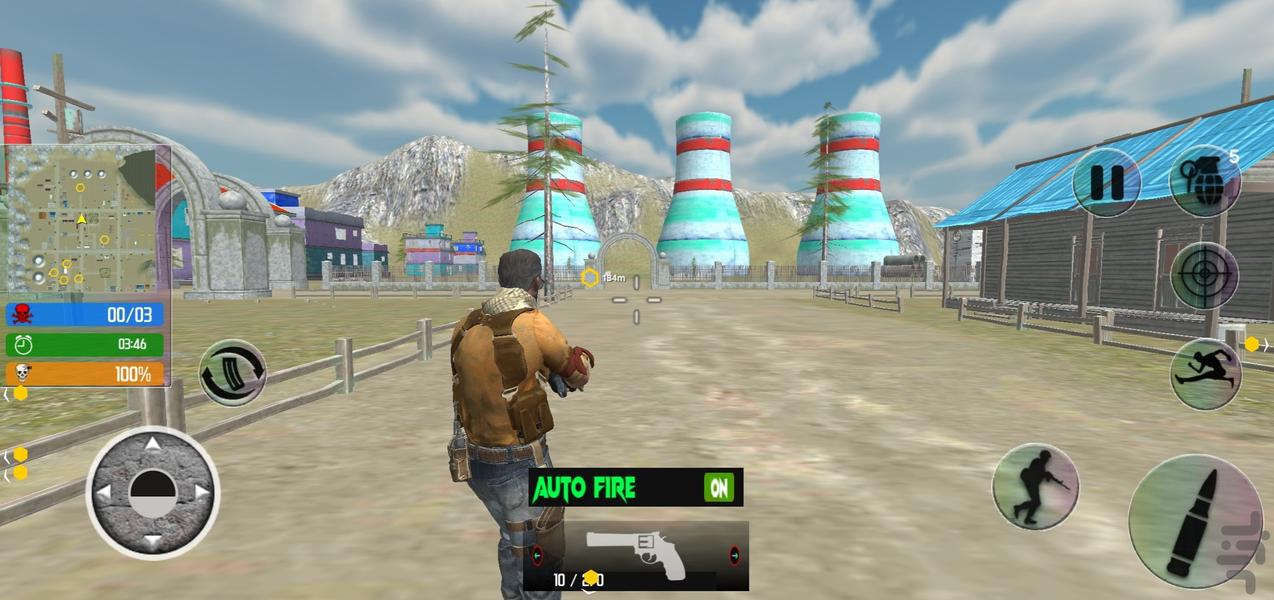
Task: Throw a grenade
Action: pyautogui.click(x=1204, y=181)
